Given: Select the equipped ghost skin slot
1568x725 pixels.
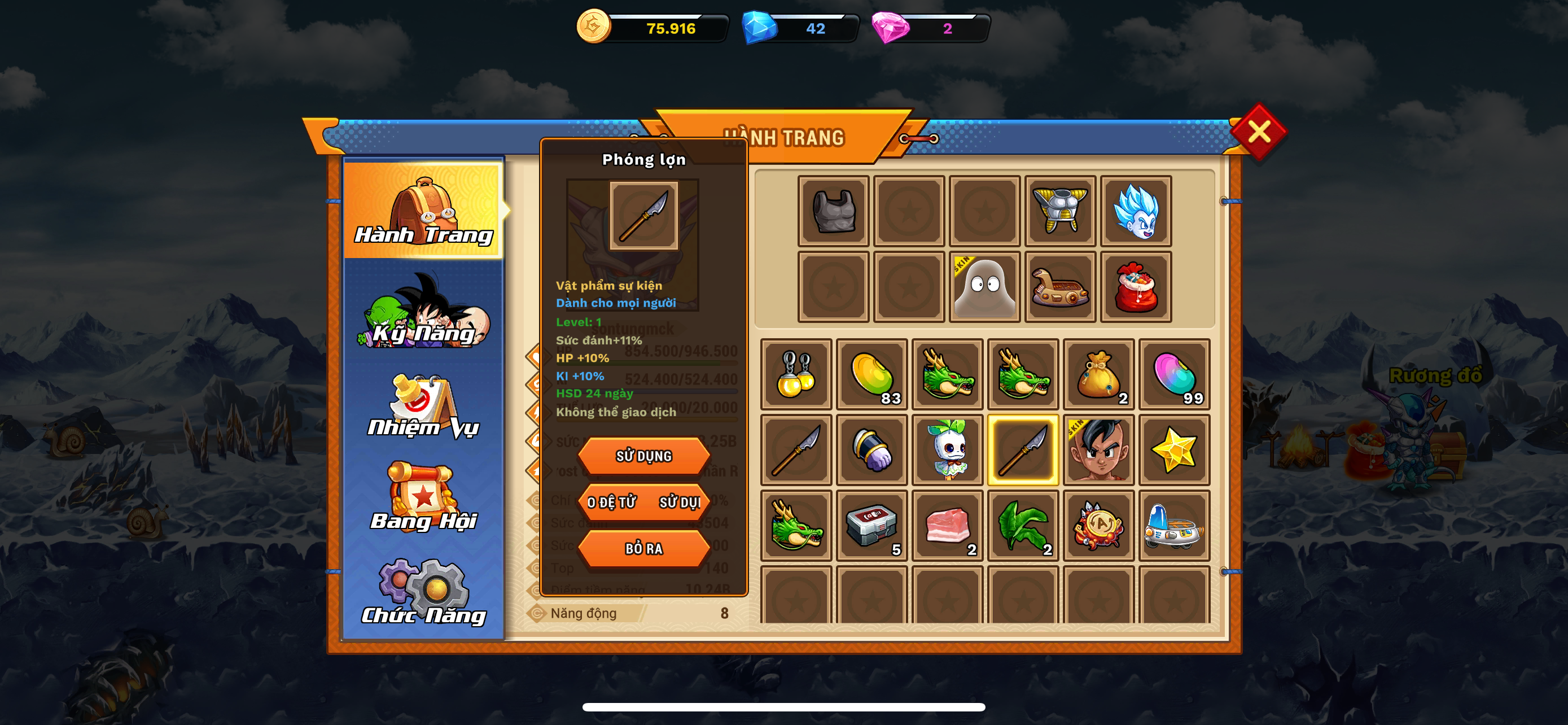Looking at the screenshot, I should pos(985,287).
